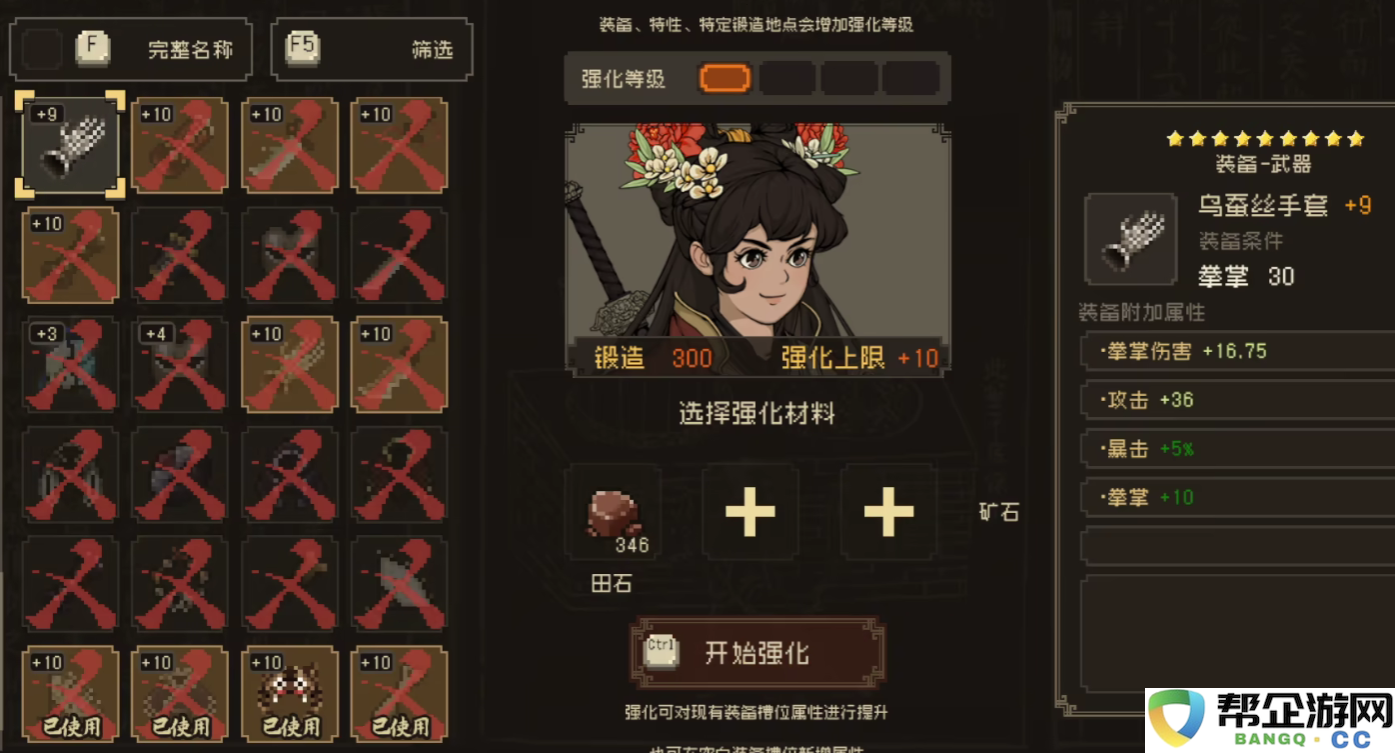The width and height of the screenshot is (1395, 753).
Task: Select the +4 item in the third inventory row
Action: click(180, 365)
